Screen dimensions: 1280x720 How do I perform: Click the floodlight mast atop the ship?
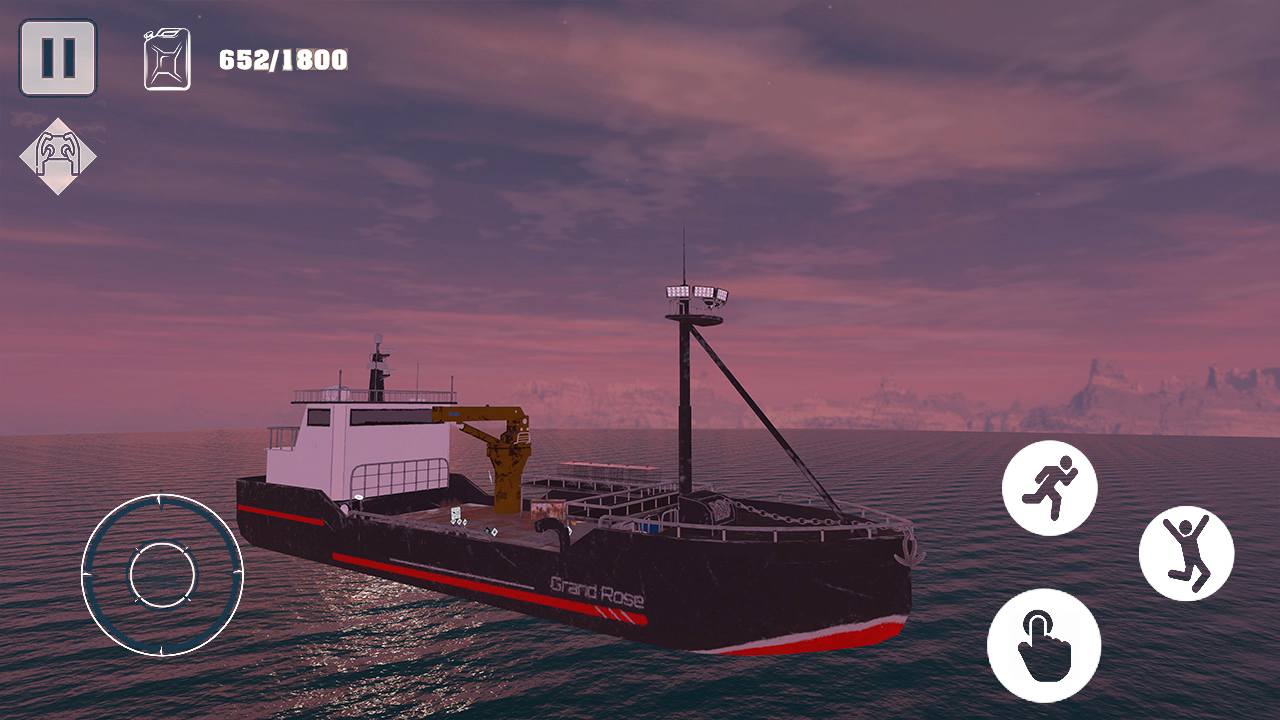coord(688,295)
